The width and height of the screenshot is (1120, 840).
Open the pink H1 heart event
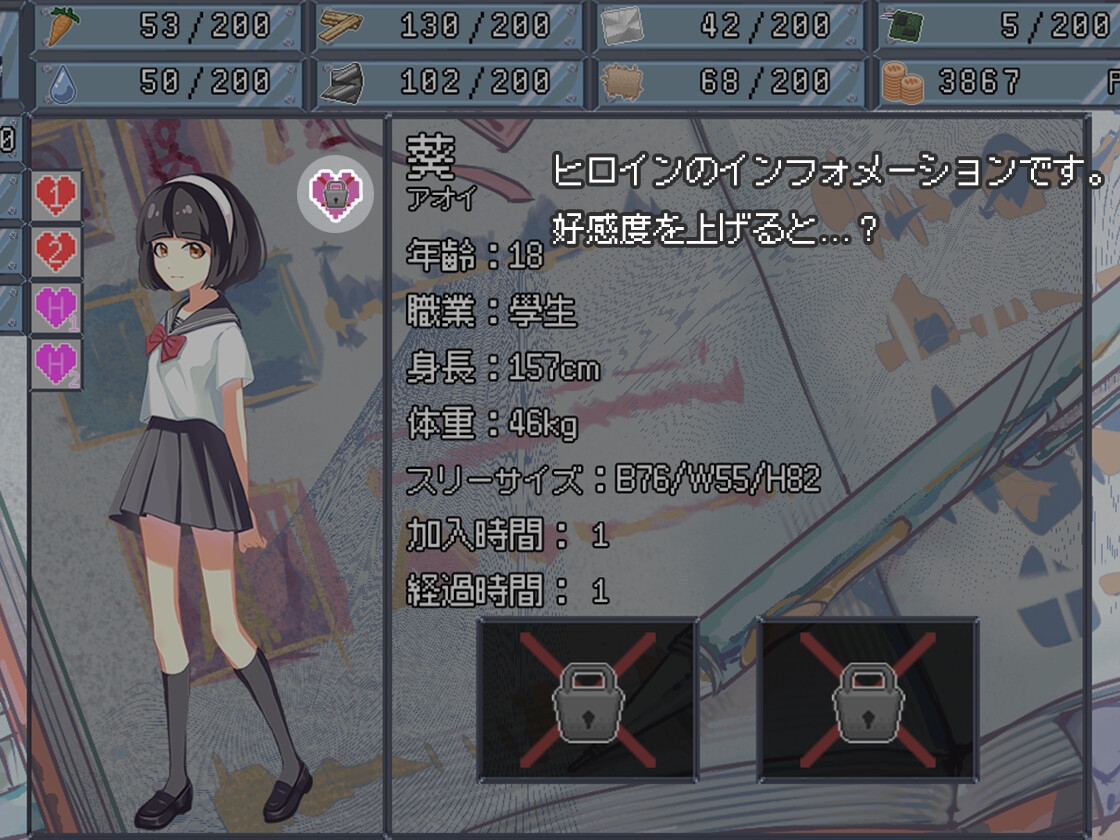tap(57, 309)
